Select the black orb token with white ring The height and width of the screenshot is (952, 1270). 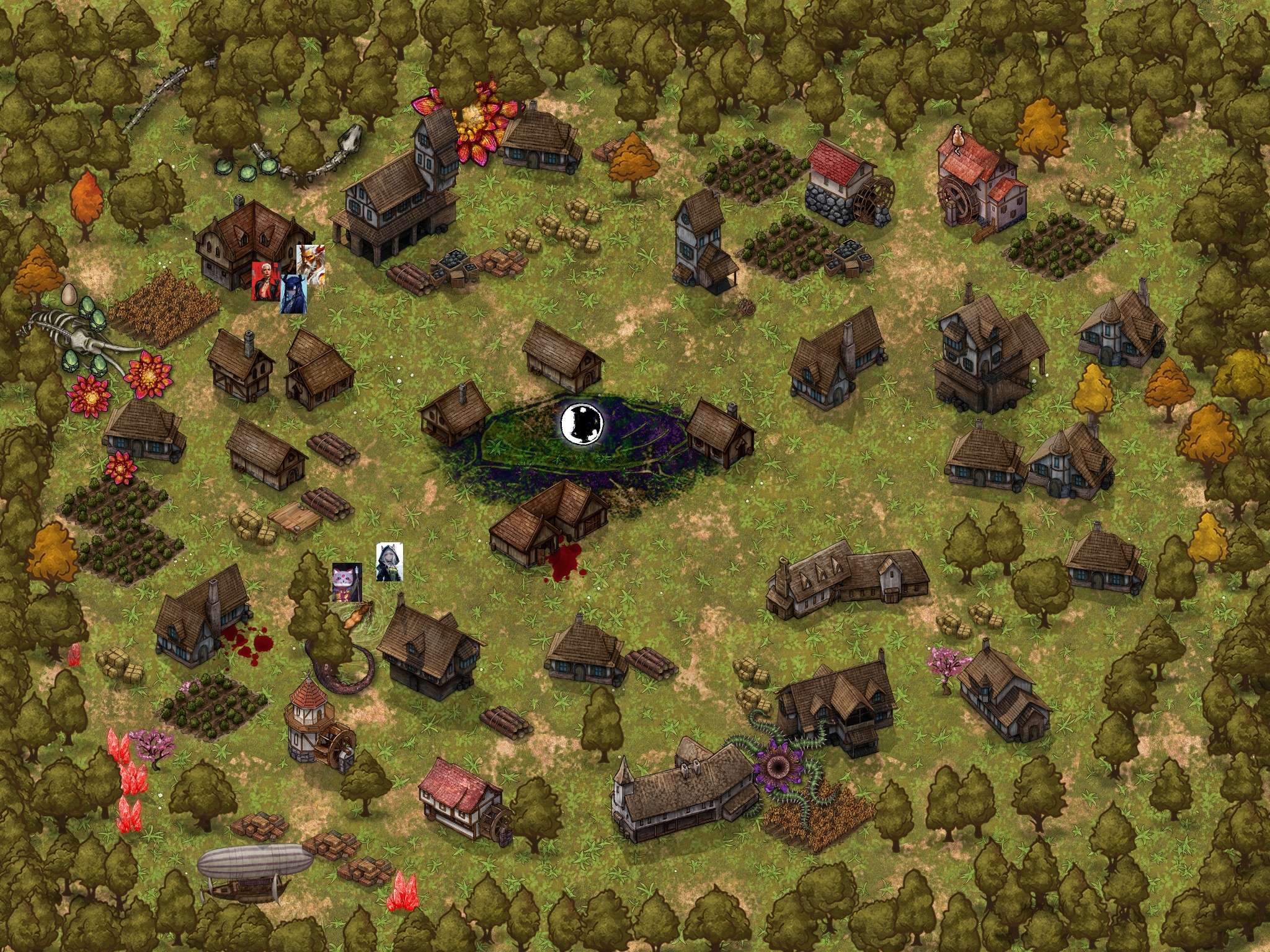click(x=582, y=423)
